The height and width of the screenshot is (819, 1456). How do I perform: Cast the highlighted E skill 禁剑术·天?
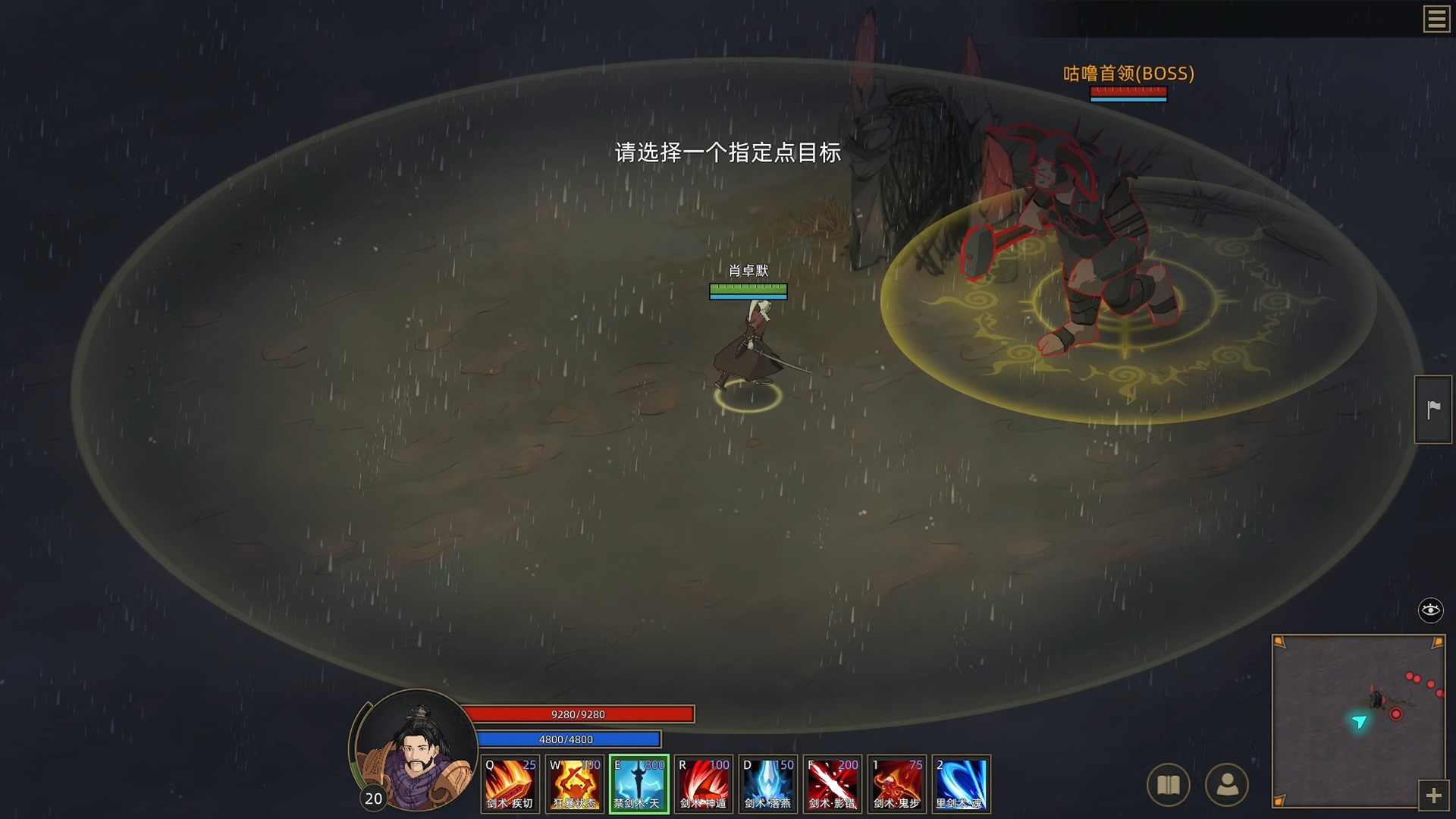[x=639, y=784]
